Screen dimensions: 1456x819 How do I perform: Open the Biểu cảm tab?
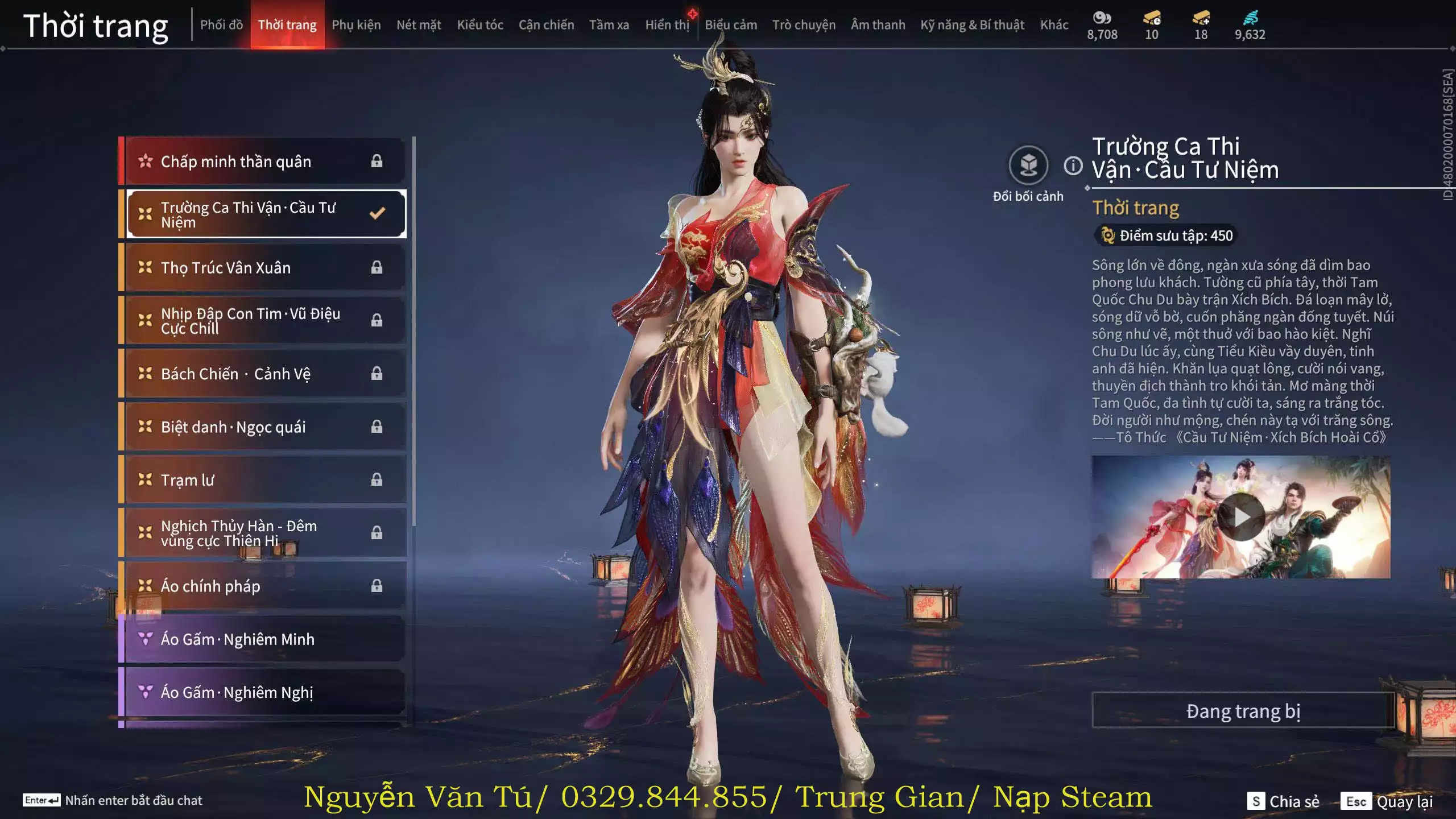click(731, 25)
